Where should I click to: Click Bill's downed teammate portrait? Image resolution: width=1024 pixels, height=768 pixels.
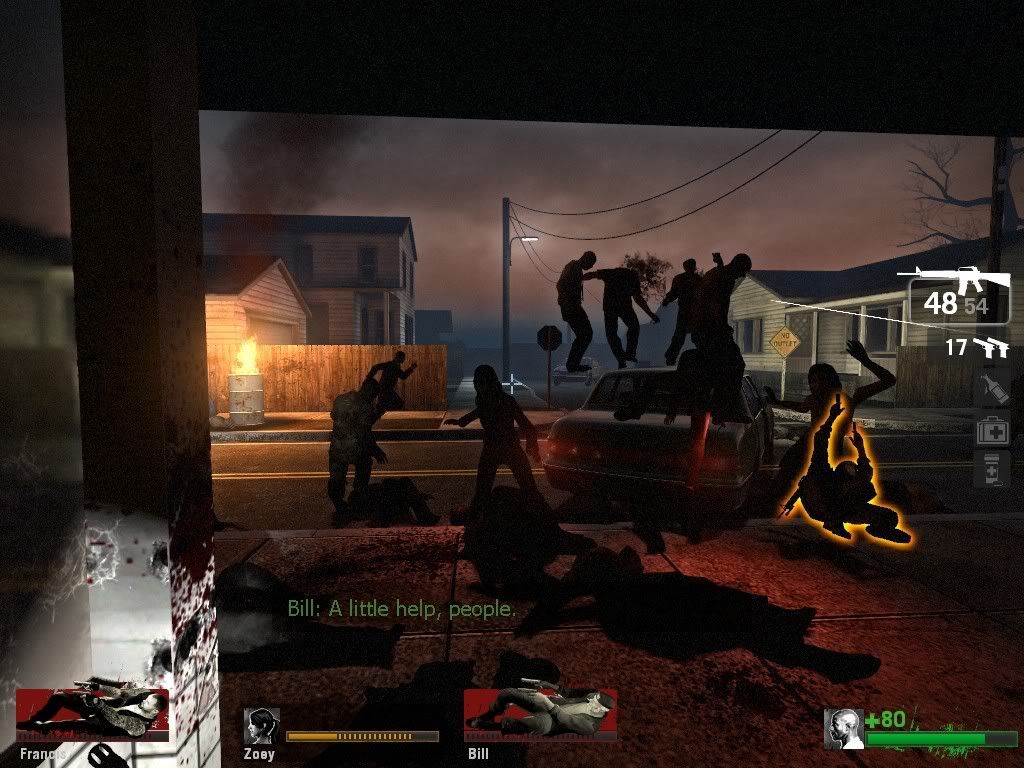point(540,713)
